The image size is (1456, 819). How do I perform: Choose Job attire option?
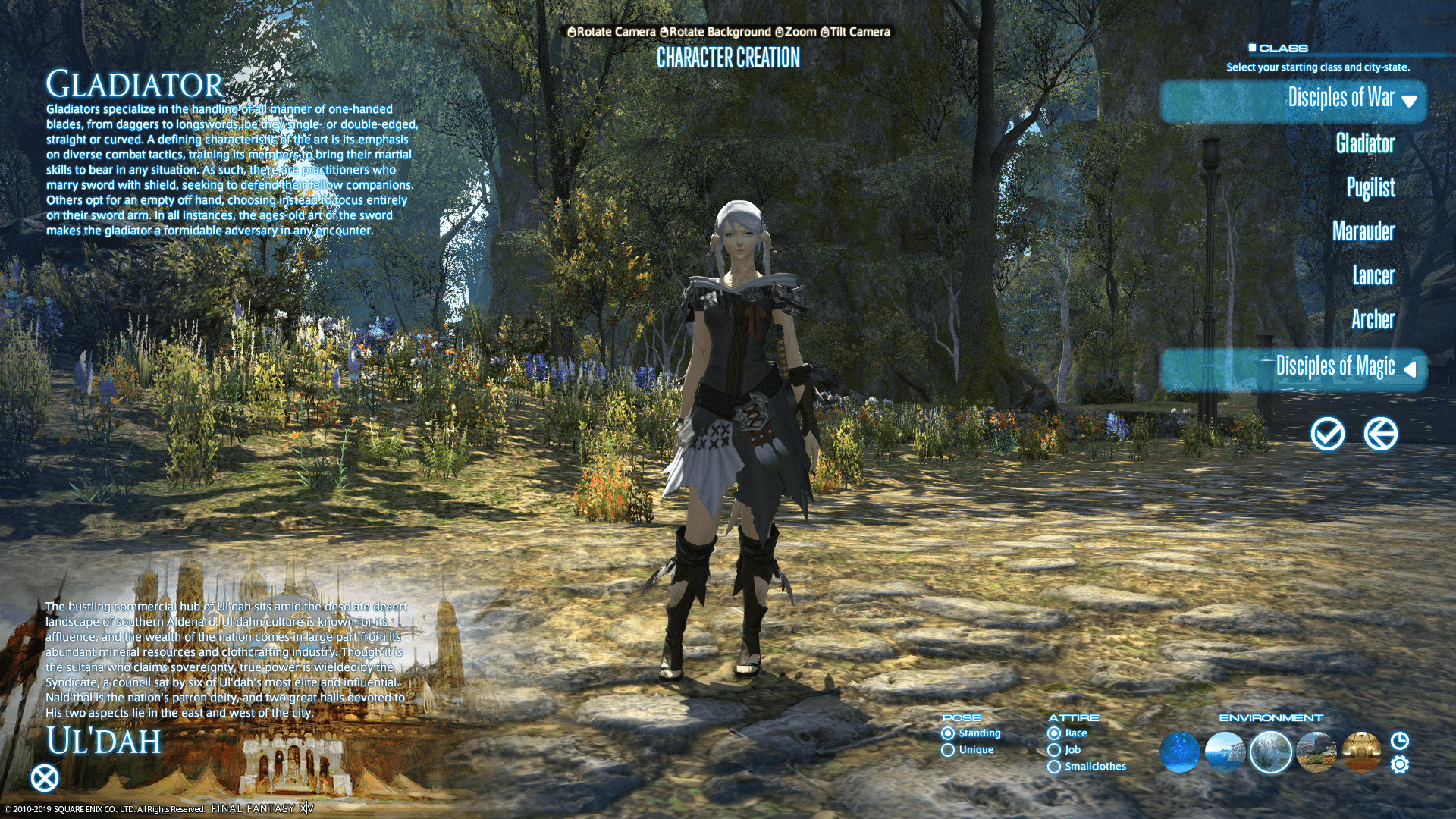pos(1054,749)
